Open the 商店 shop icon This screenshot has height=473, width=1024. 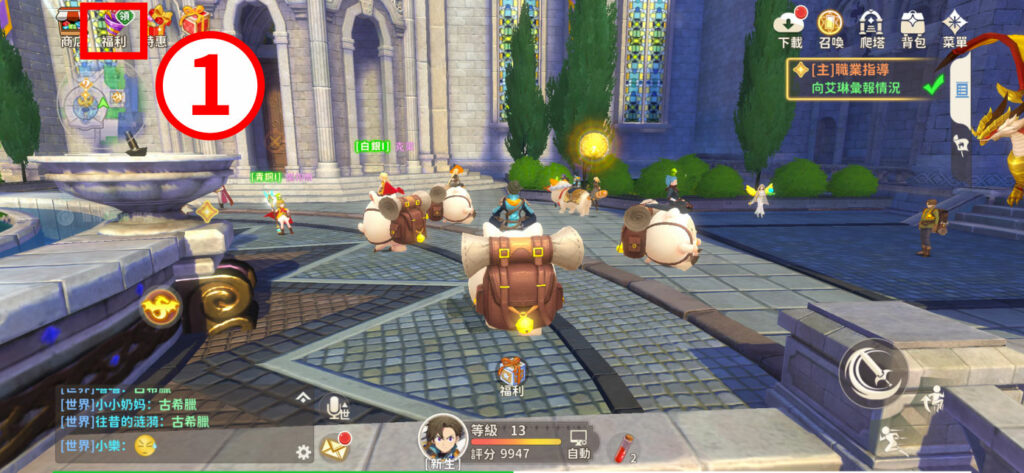(70, 27)
